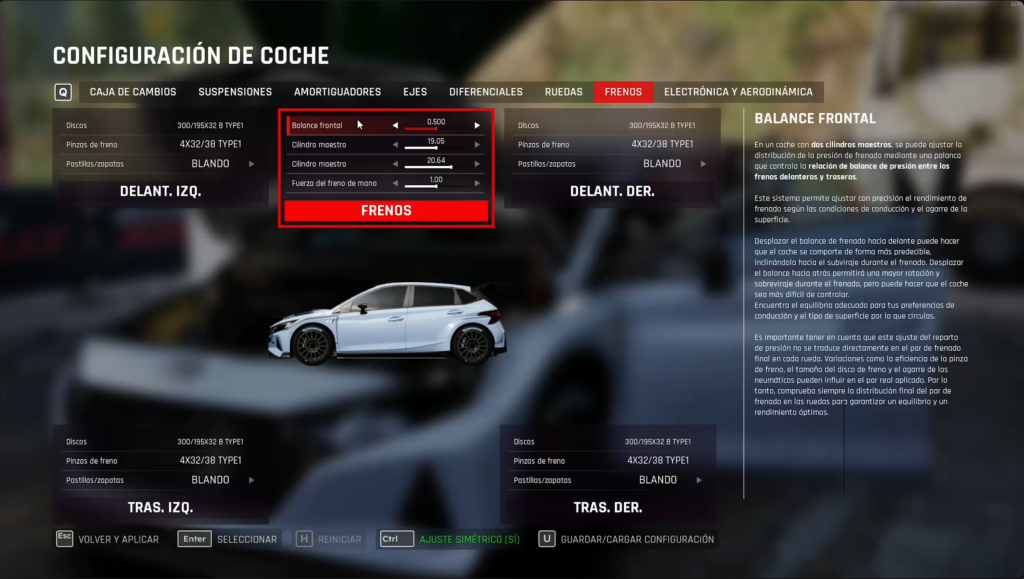Open GUARDAR/CARGAR CONFIGURACIÓN
Image resolution: width=1024 pixels, height=579 pixels.
[637, 540]
